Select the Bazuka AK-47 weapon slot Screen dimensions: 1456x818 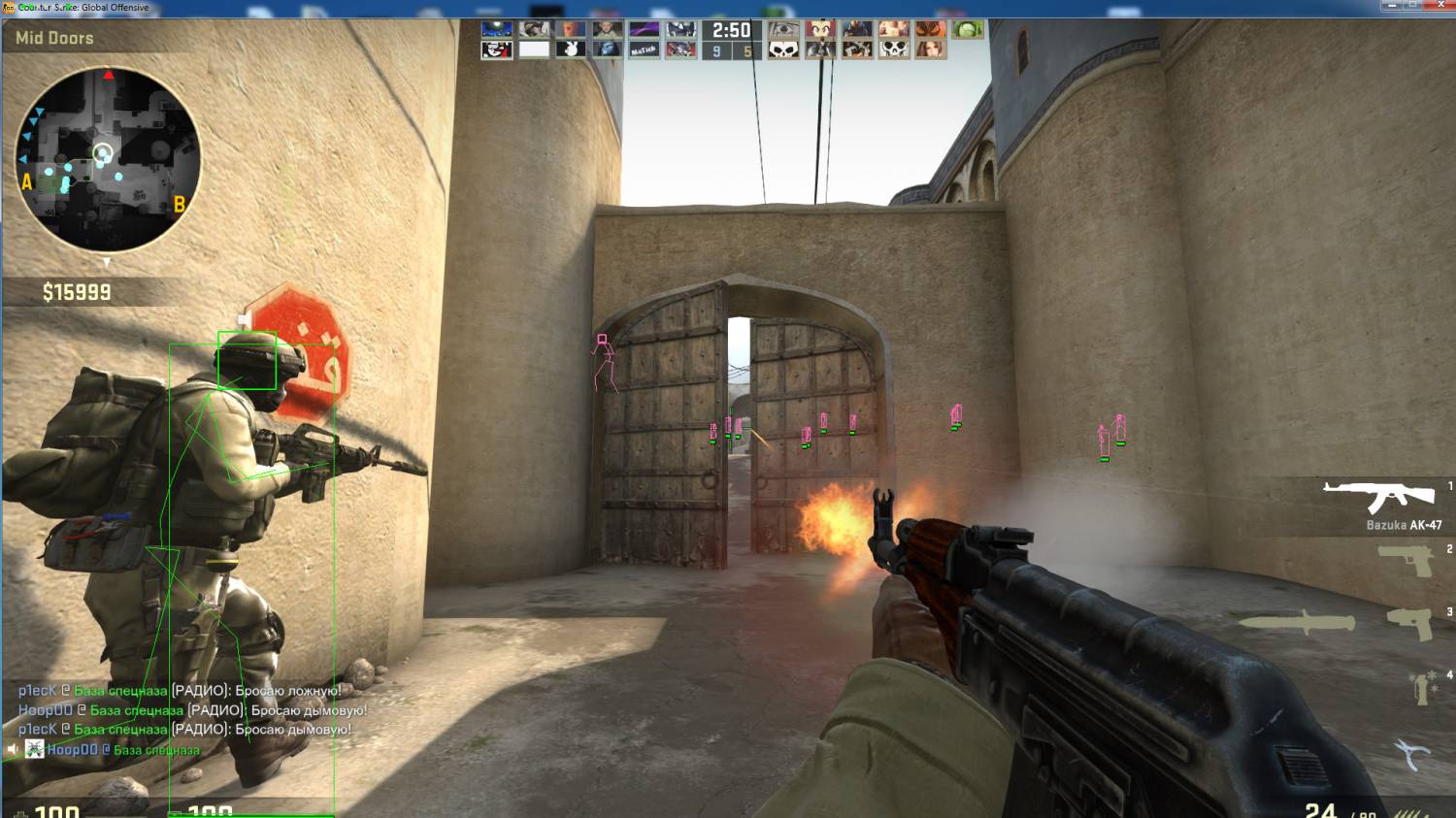pyautogui.click(x=1379, y=497)
